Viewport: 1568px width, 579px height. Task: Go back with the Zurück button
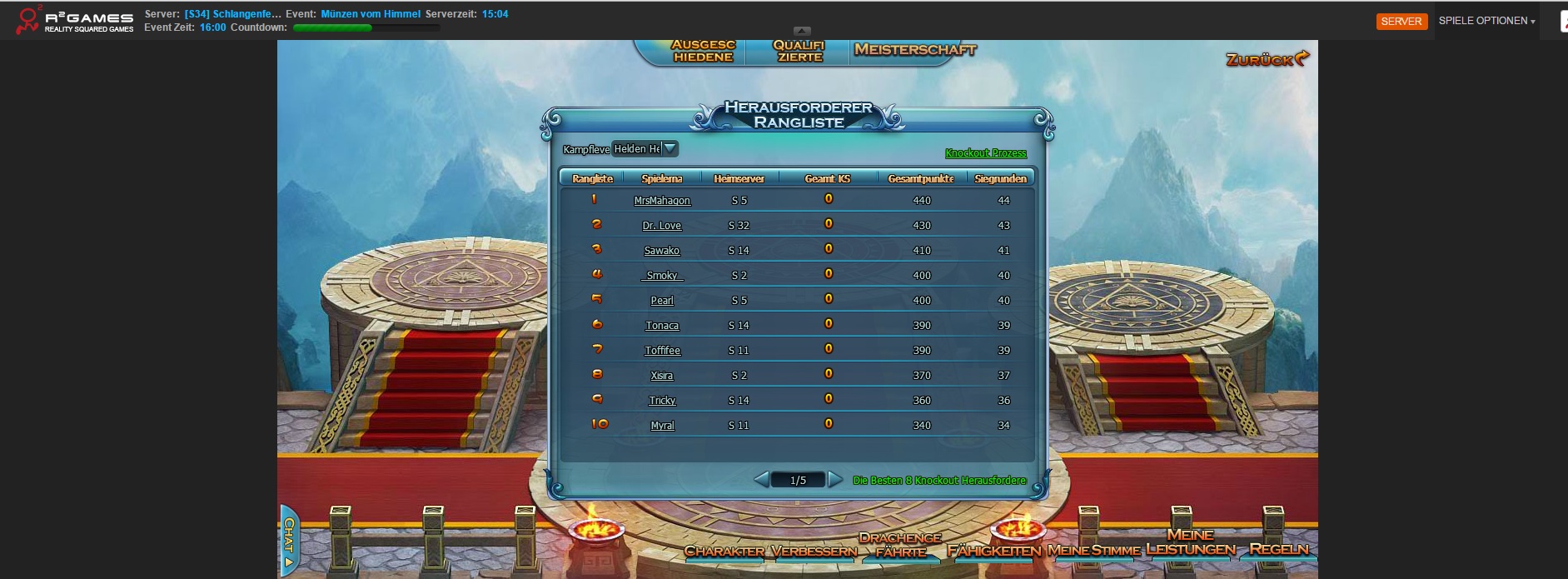1267,59
